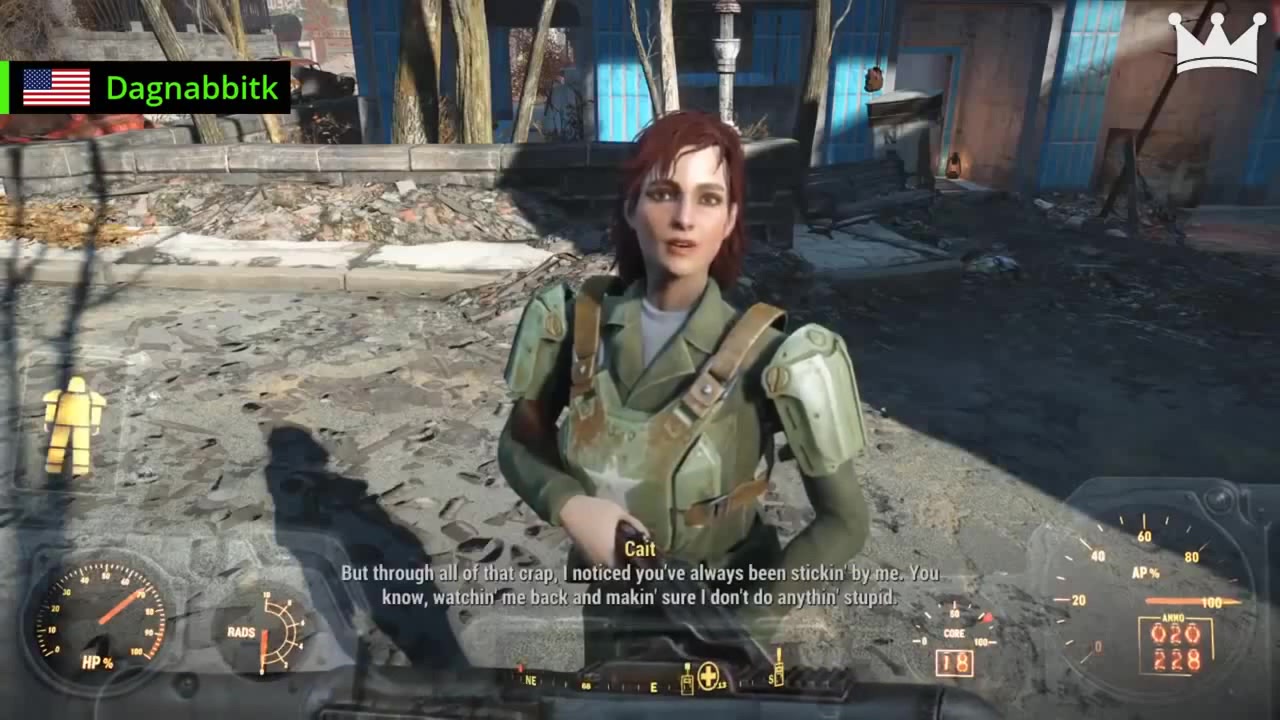This screenshot has height=720, width=1280.
Task: Click the yellow Vault Boy power armor figure
Action: tap(72, 425)
